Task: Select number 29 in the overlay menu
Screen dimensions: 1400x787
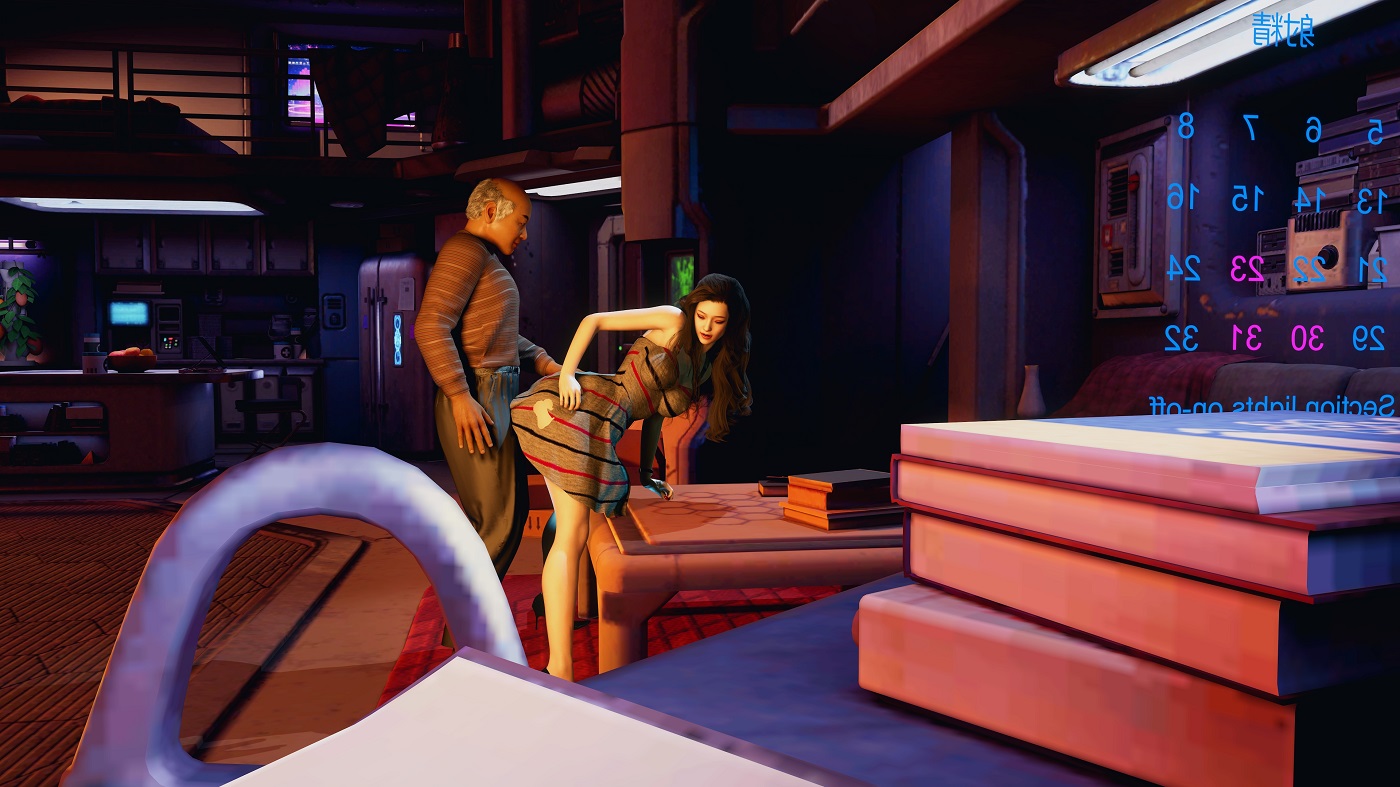Action: coord(1368,339)
